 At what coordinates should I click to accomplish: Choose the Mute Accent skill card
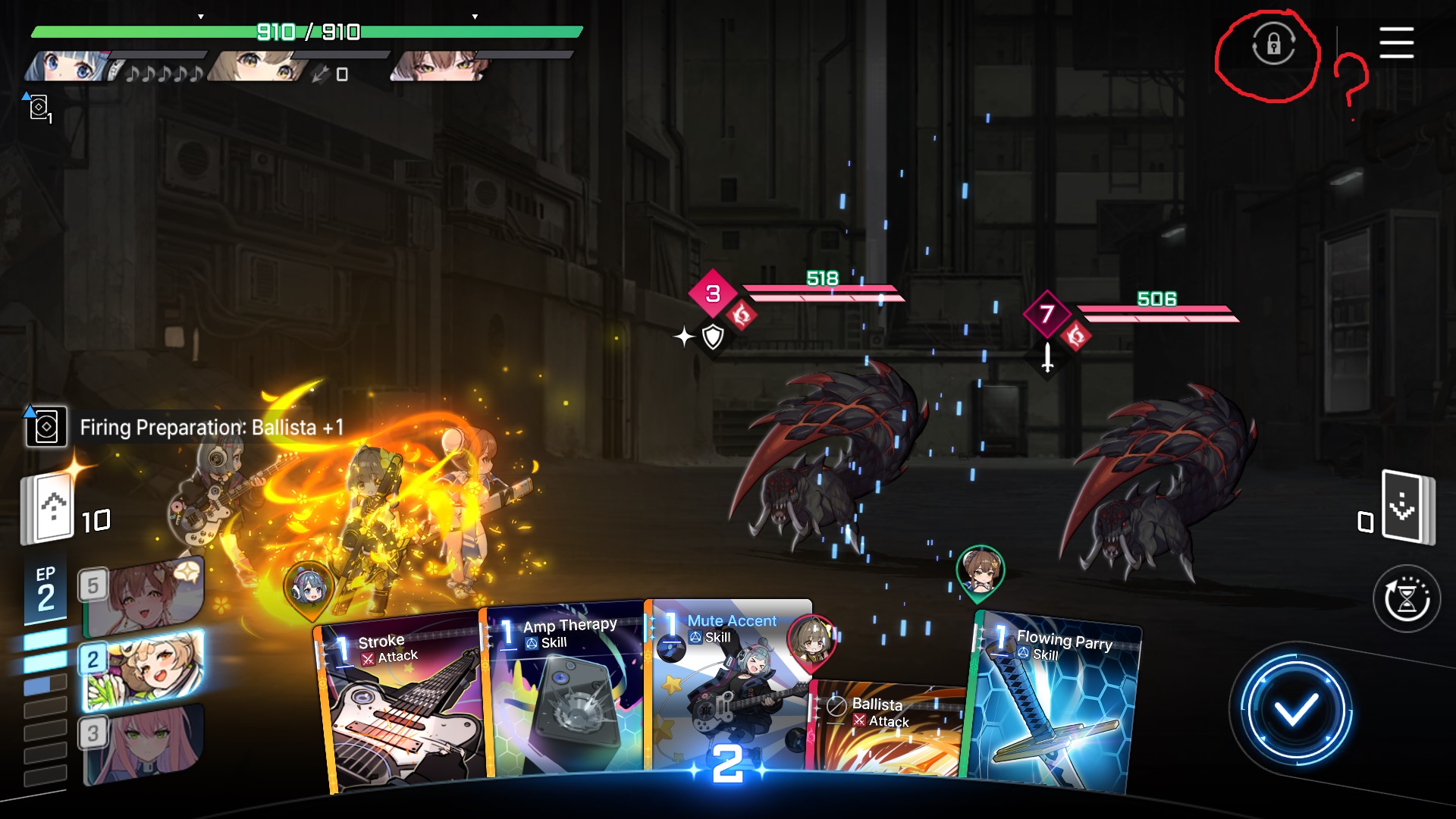pyautogui.click(x=724, y=682)
